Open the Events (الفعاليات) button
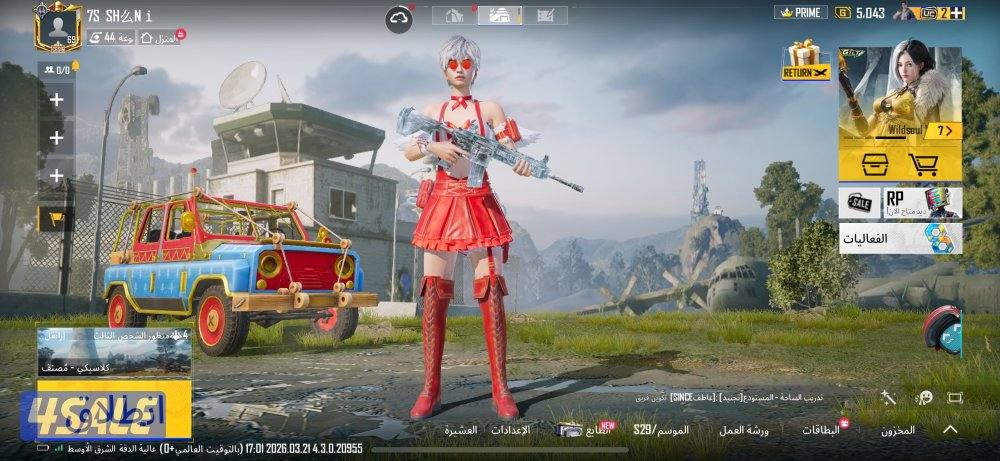Image resolution: width=1000 pixels, height=461 pixels. (900, 238)
